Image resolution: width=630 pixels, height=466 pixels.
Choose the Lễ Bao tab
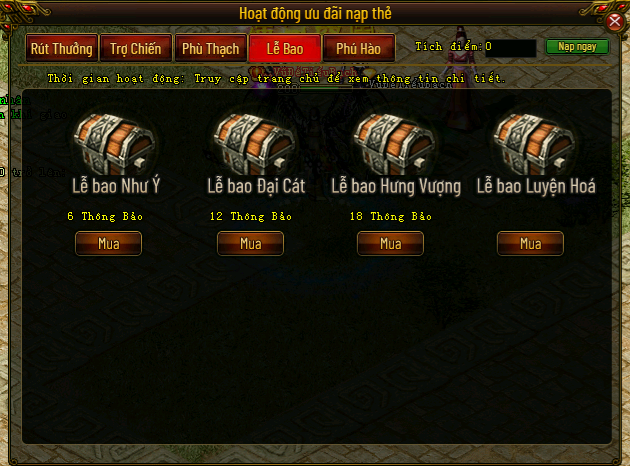coord(284,48)
